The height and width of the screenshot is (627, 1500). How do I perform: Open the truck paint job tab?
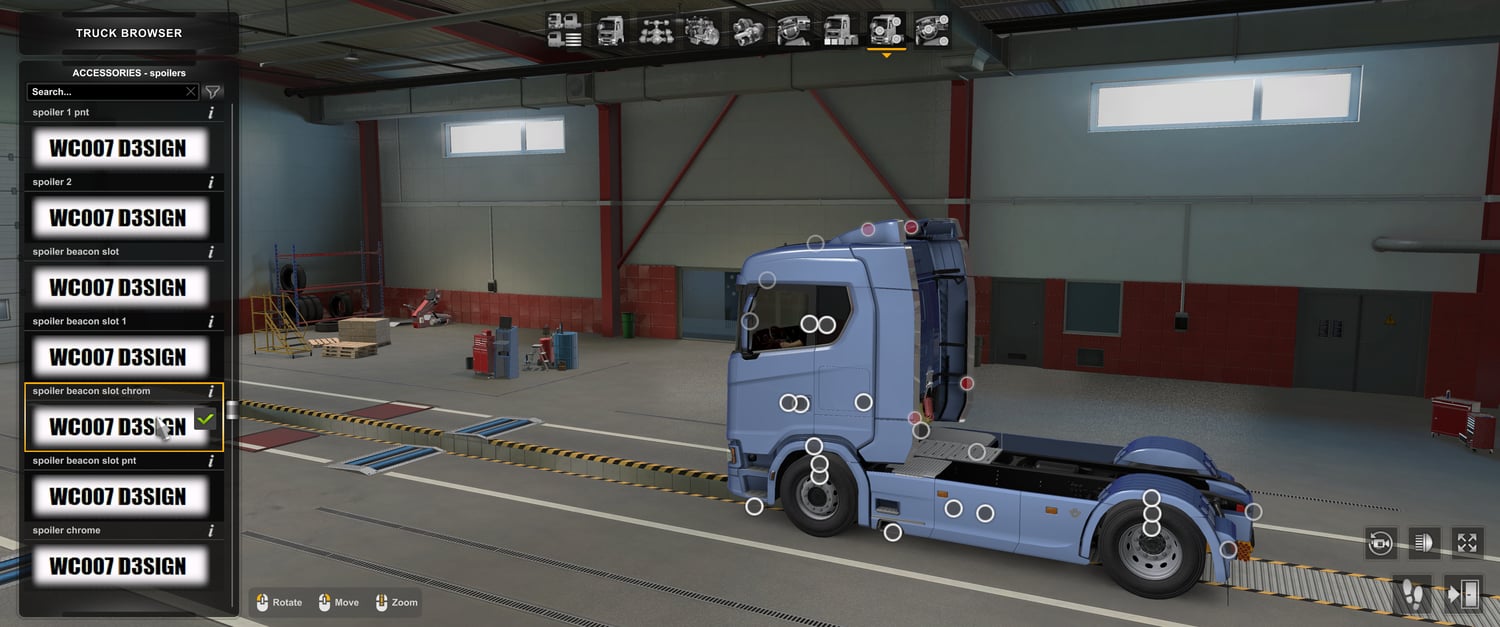pos(840,30)
